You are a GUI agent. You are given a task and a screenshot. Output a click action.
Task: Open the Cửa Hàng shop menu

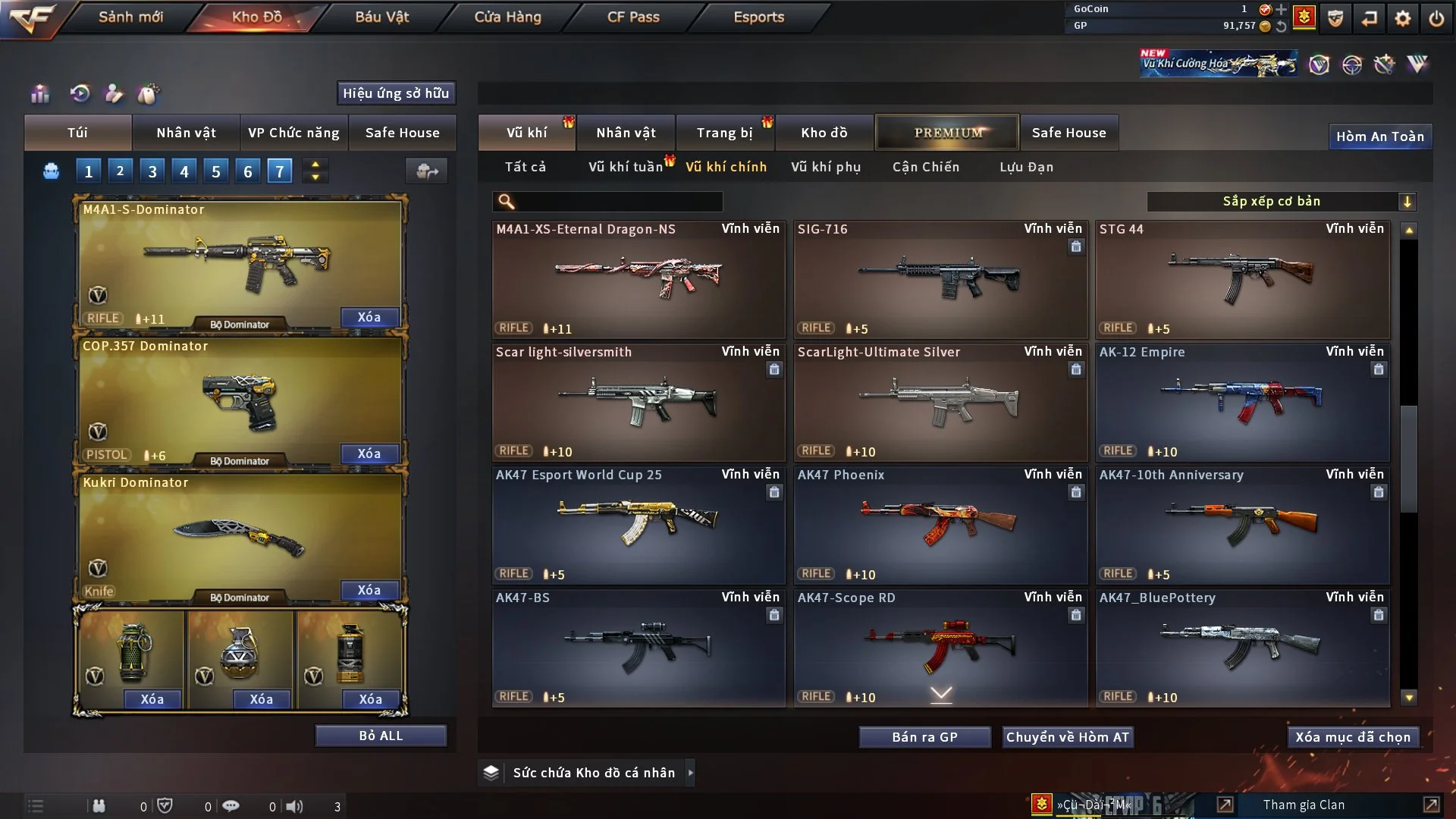(507, 17)
